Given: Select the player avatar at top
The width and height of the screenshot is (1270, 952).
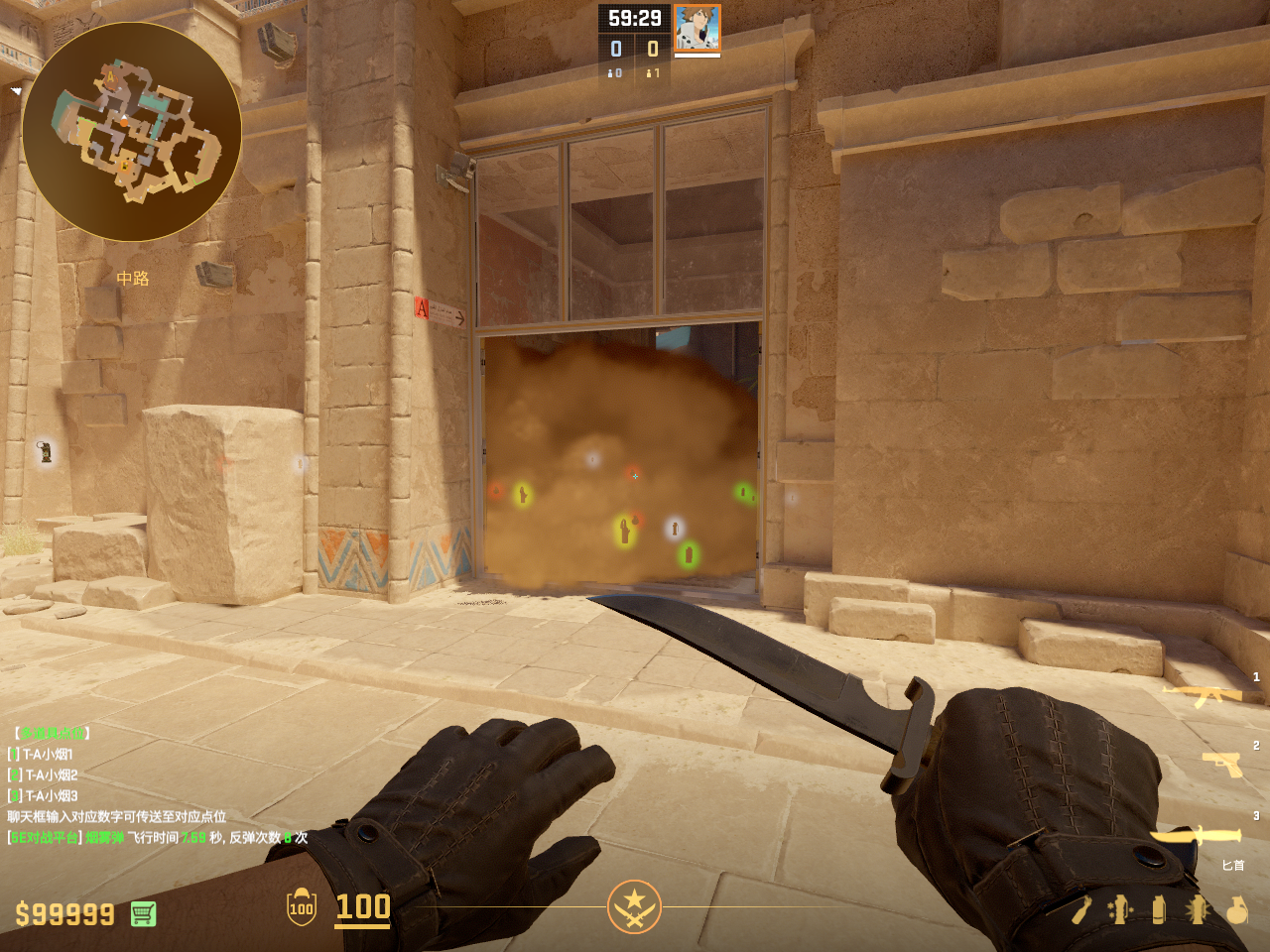Looking at the screenshot, I should pyautogui.click(x=698, y=28).
